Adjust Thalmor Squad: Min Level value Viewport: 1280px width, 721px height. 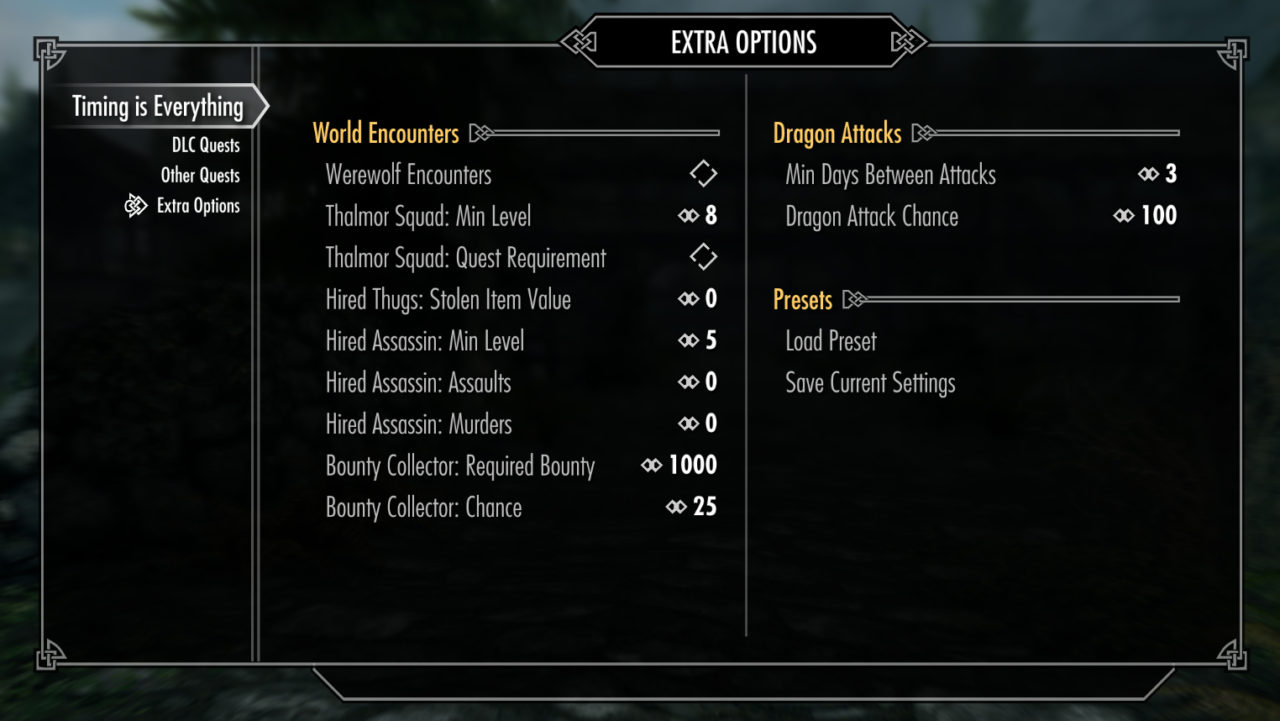pyautogui.click(x=698, y=216)
